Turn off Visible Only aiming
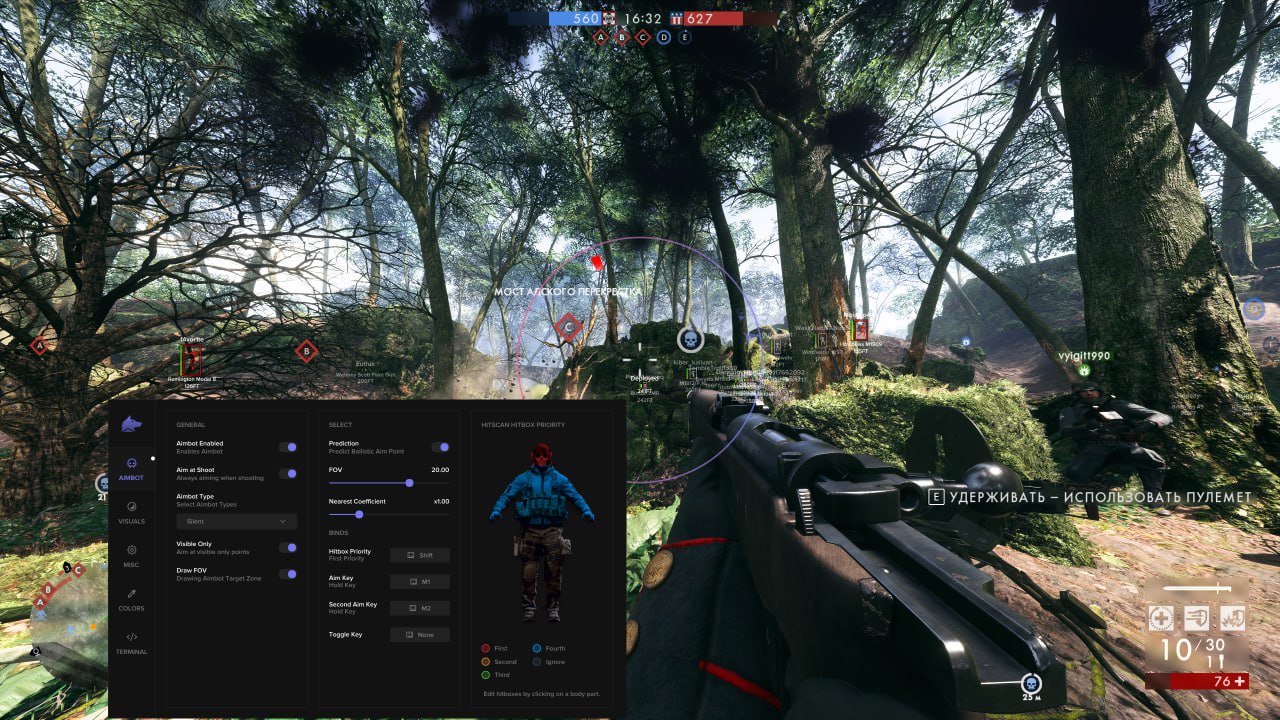This screenshot has height=720, width=1280. tap(290, 546)
